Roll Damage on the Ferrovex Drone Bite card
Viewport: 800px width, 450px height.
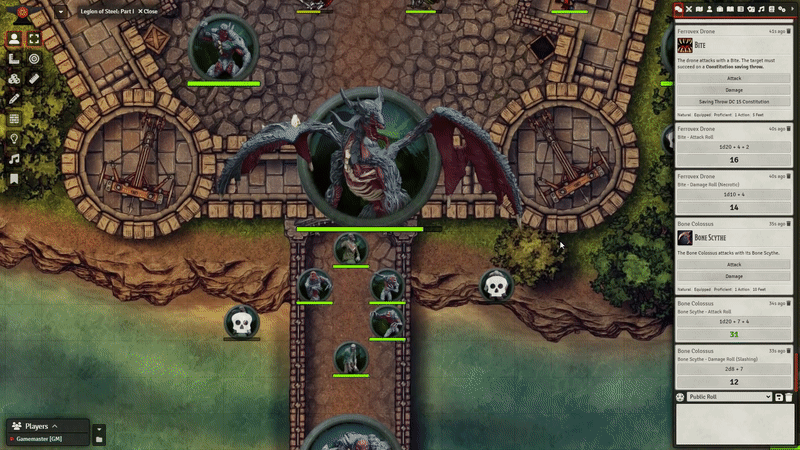click(734, 89)
